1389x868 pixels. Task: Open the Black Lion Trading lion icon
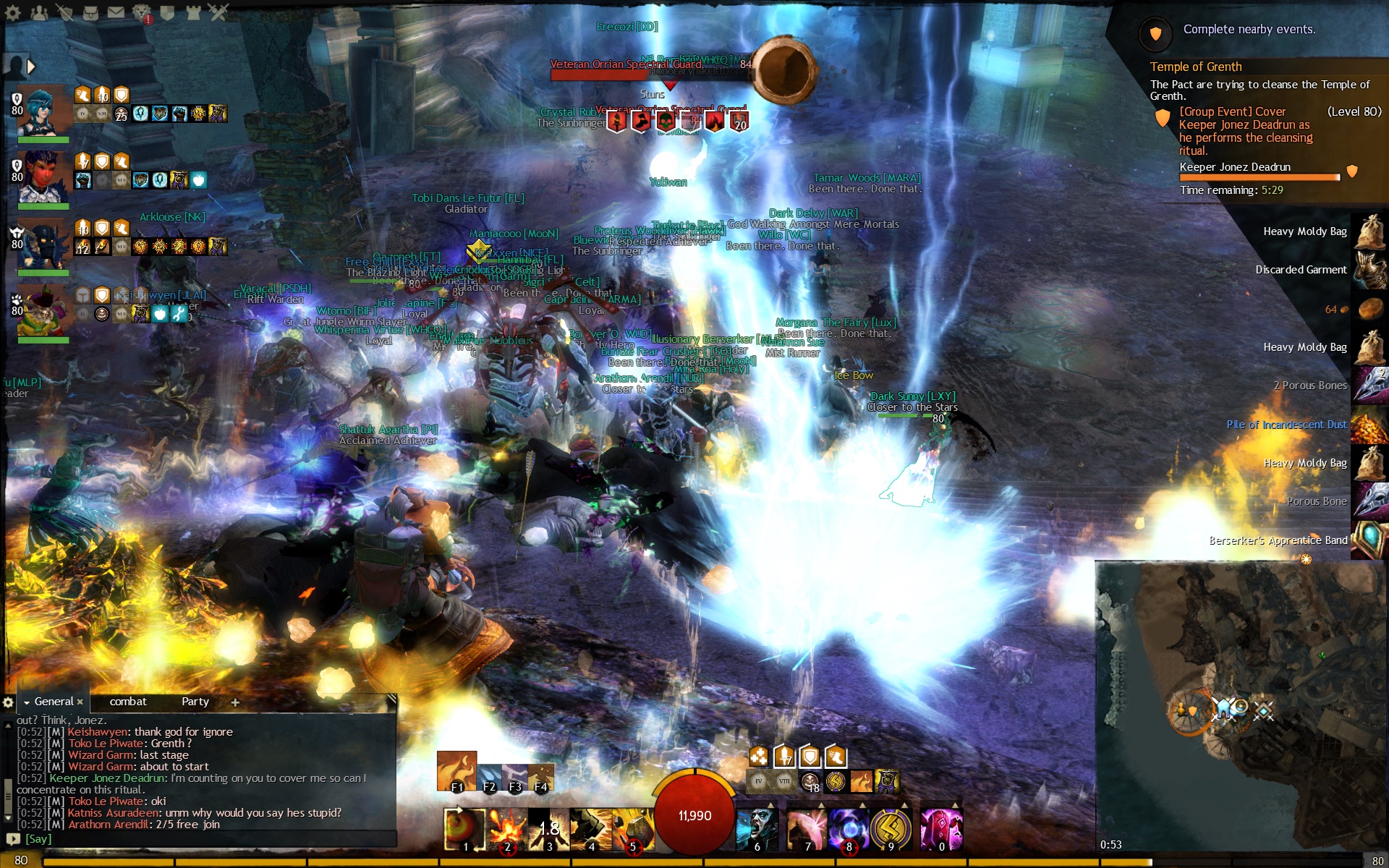tap(142, 12)
